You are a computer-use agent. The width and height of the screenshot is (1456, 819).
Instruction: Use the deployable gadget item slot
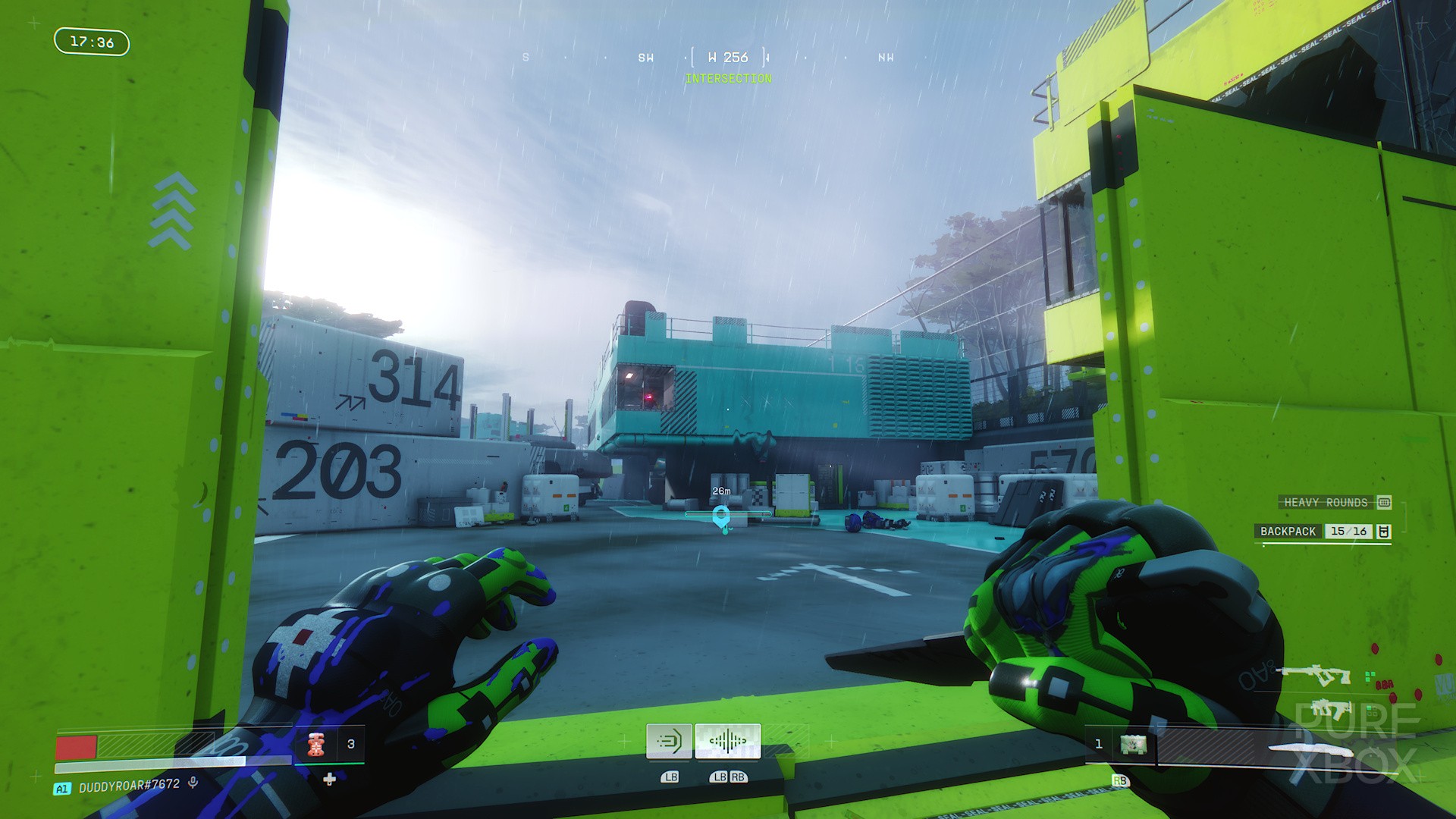1133,745
